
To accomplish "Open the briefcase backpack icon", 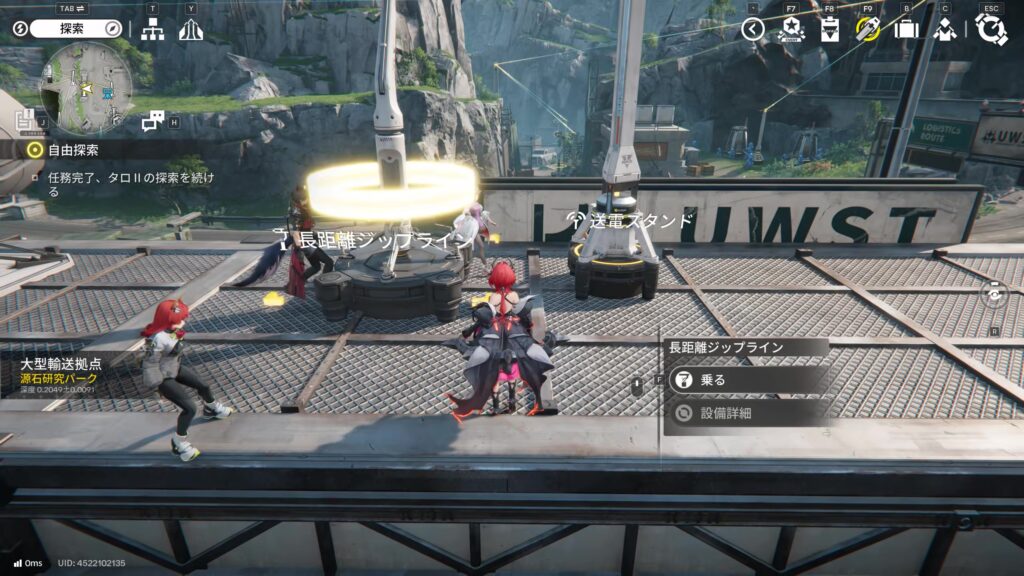I will (x=906, y=29).
